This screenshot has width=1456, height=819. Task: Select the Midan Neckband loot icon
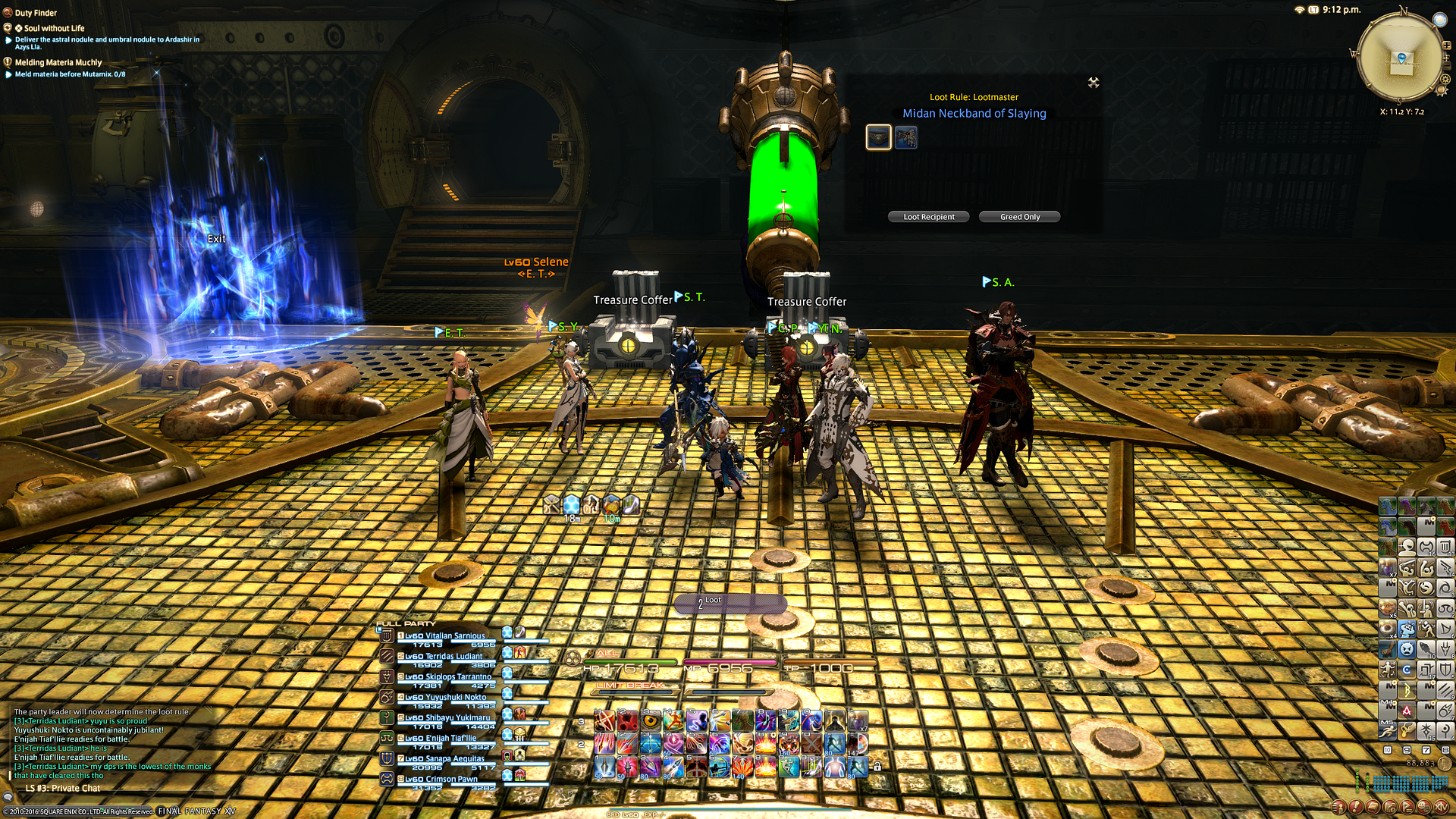tap(878, 137)
